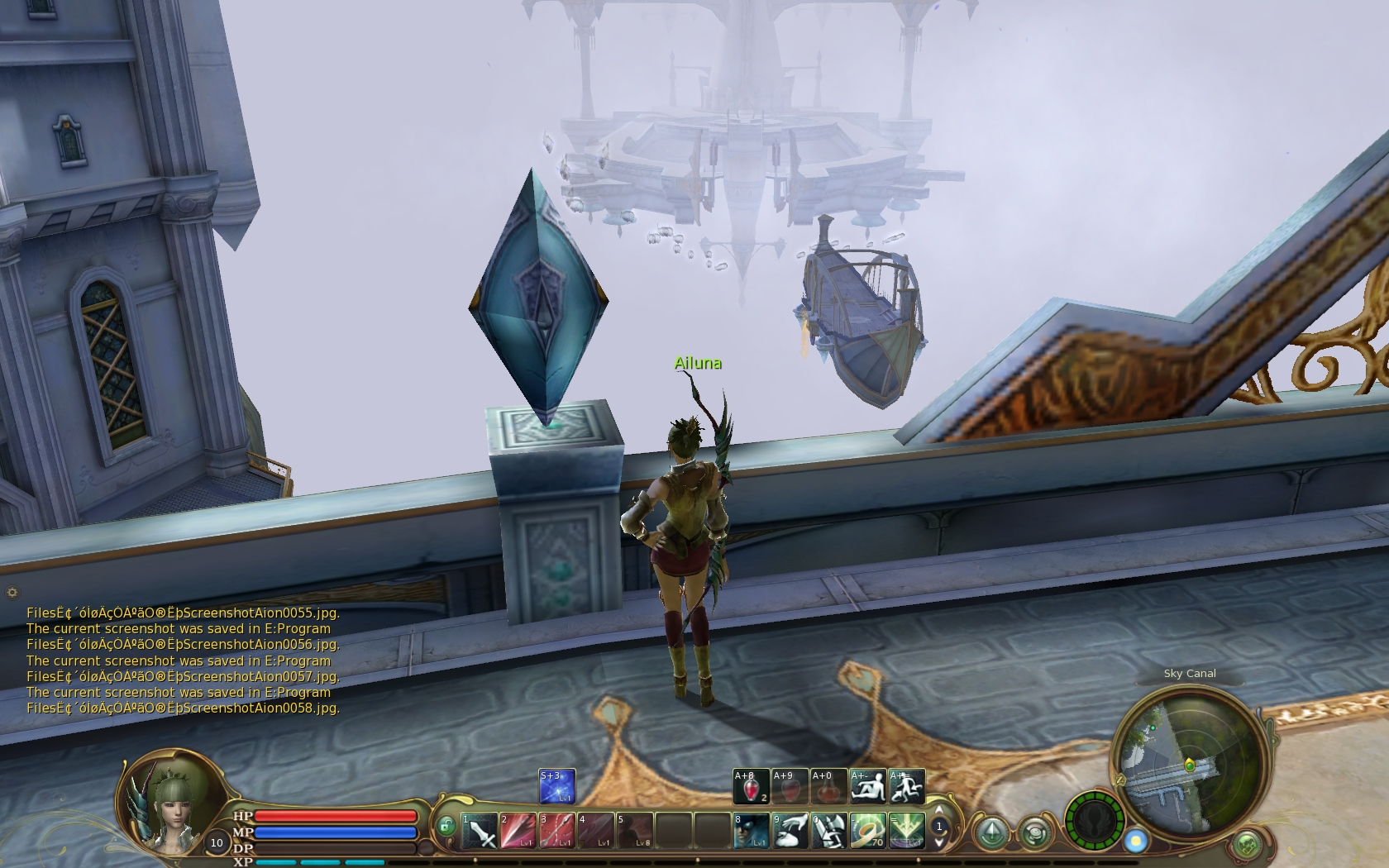
Task: Use the gathering hand skill in slot 9
Action: pos(790,831)
